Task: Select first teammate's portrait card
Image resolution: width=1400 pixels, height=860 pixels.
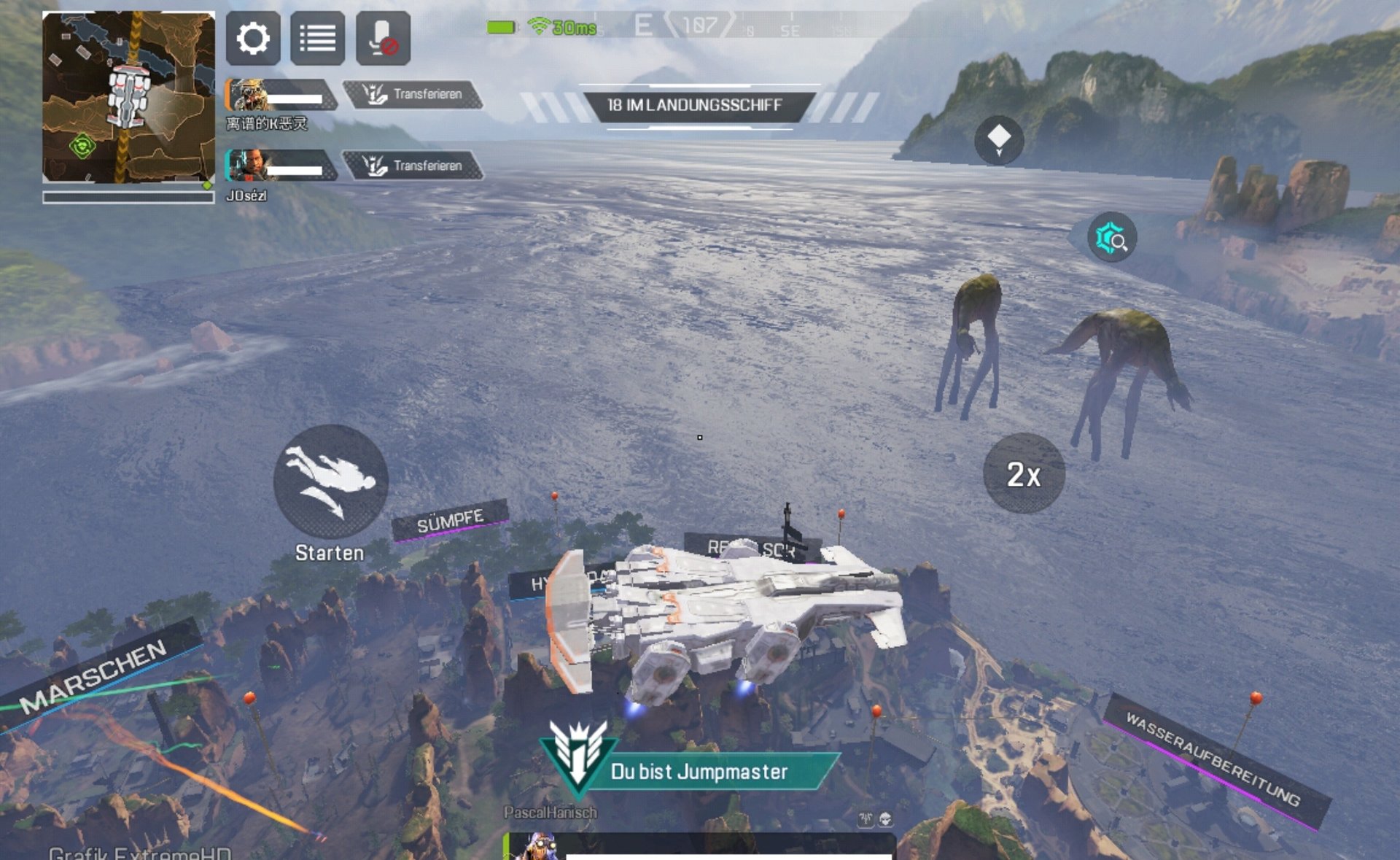Action: click(x=279, y=95)
